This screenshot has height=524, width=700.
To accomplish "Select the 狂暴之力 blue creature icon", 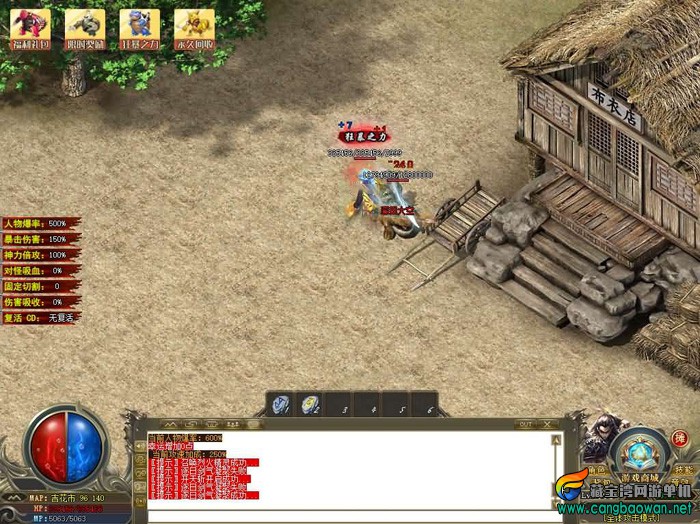I will pos(139,27).
